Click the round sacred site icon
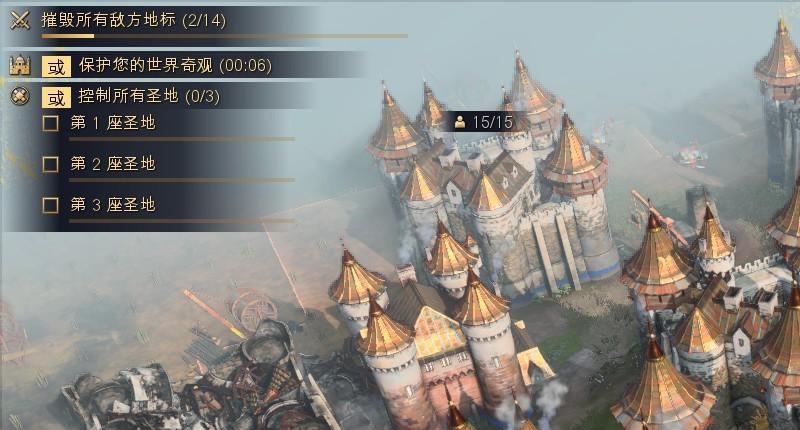This screenshot has height=430, width=800. (x=18, y=97)
